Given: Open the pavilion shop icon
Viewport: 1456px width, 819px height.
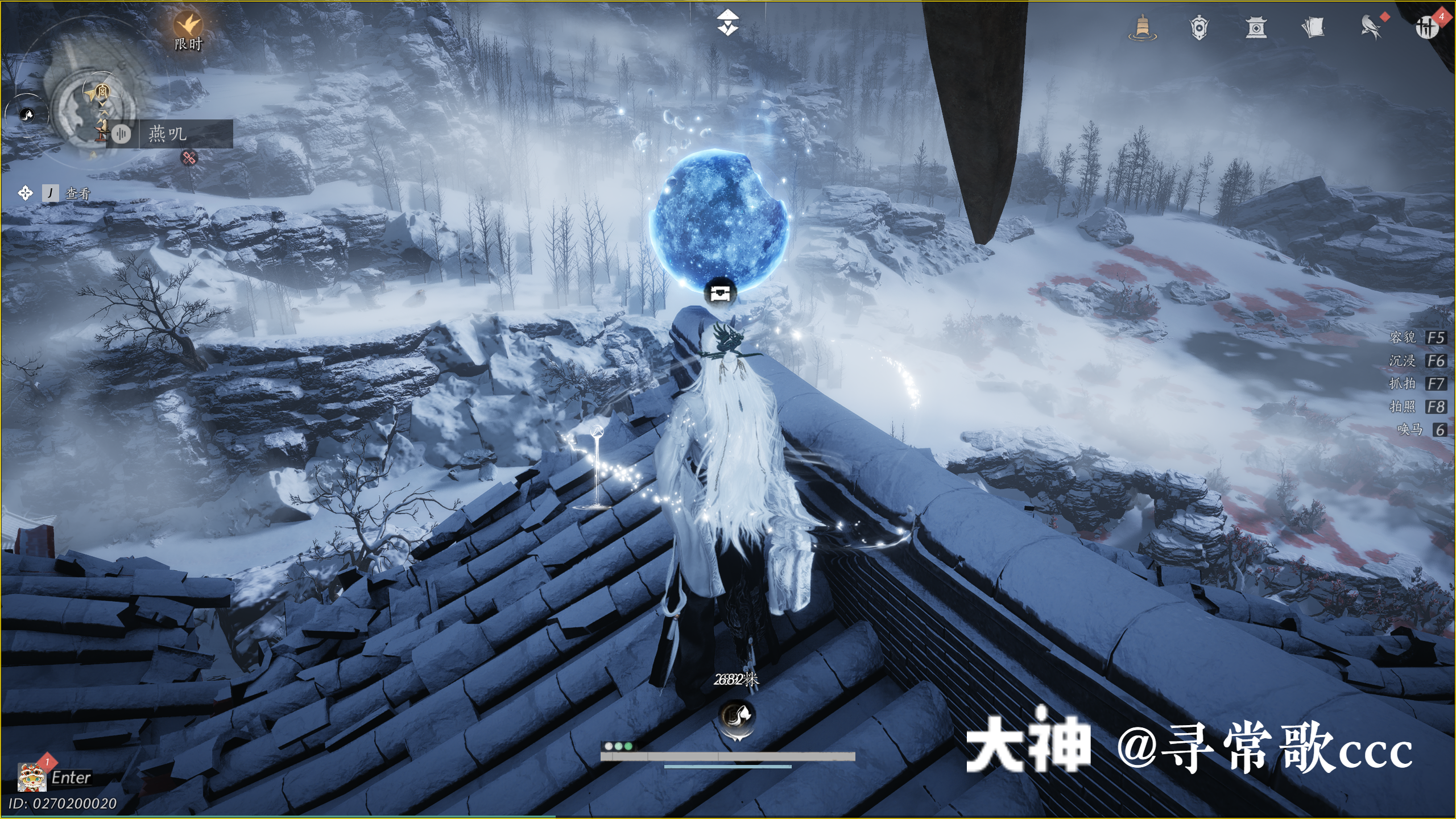Looking at the screenshot, I should click(1256, 27).
